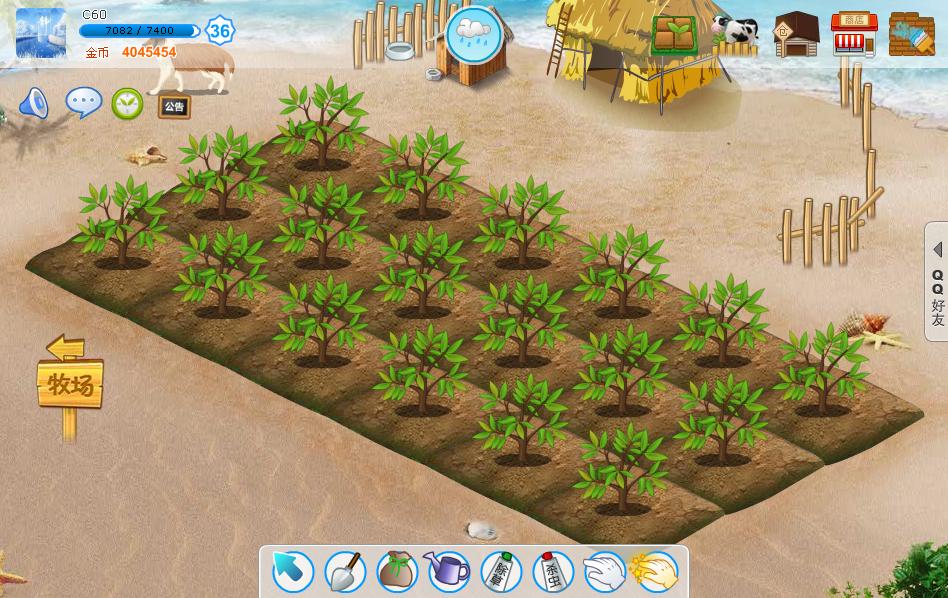Image resolution: width=948 pixels, height=598 pixels.
Task: Use the sparkling golden hand tool
Action: pos(655,572)
